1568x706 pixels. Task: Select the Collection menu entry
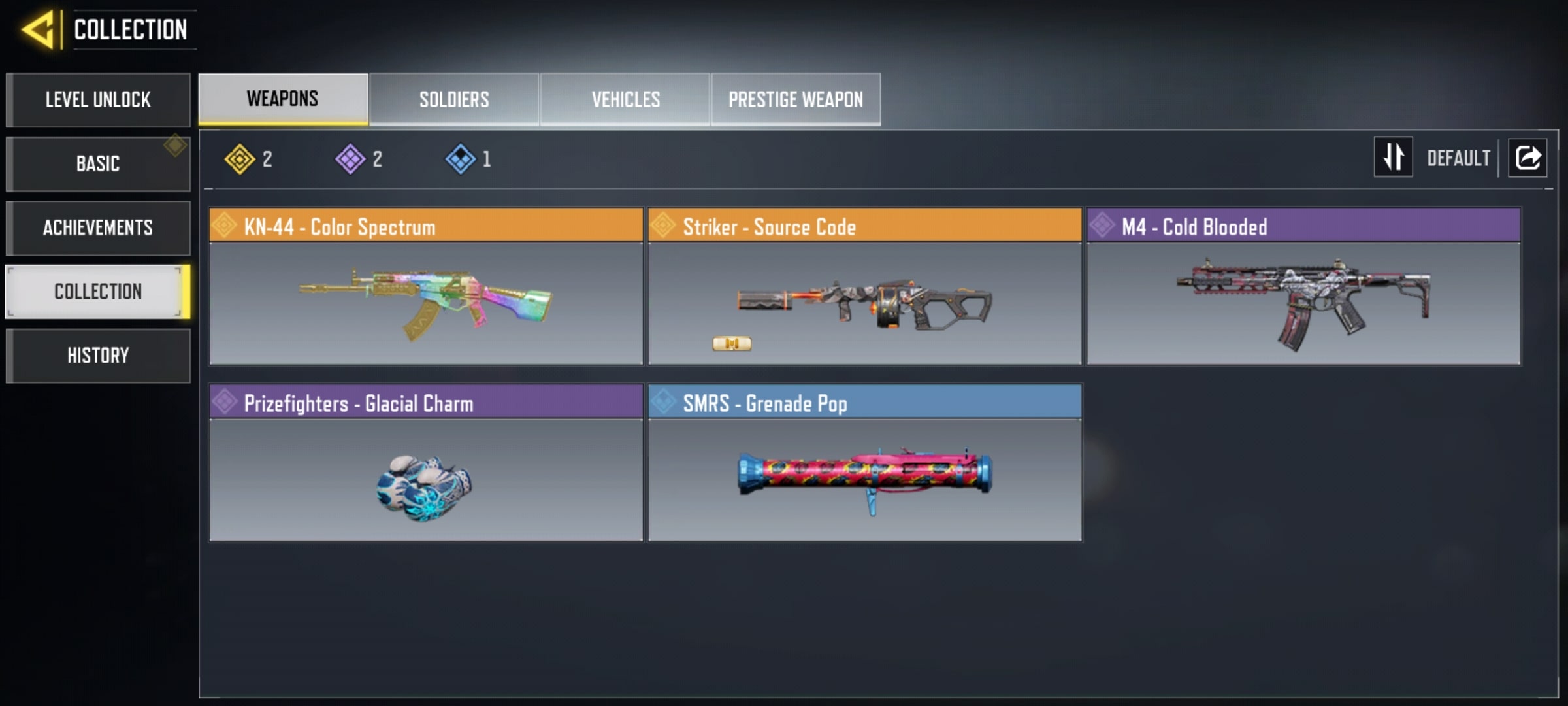click(x=98, y=292)
